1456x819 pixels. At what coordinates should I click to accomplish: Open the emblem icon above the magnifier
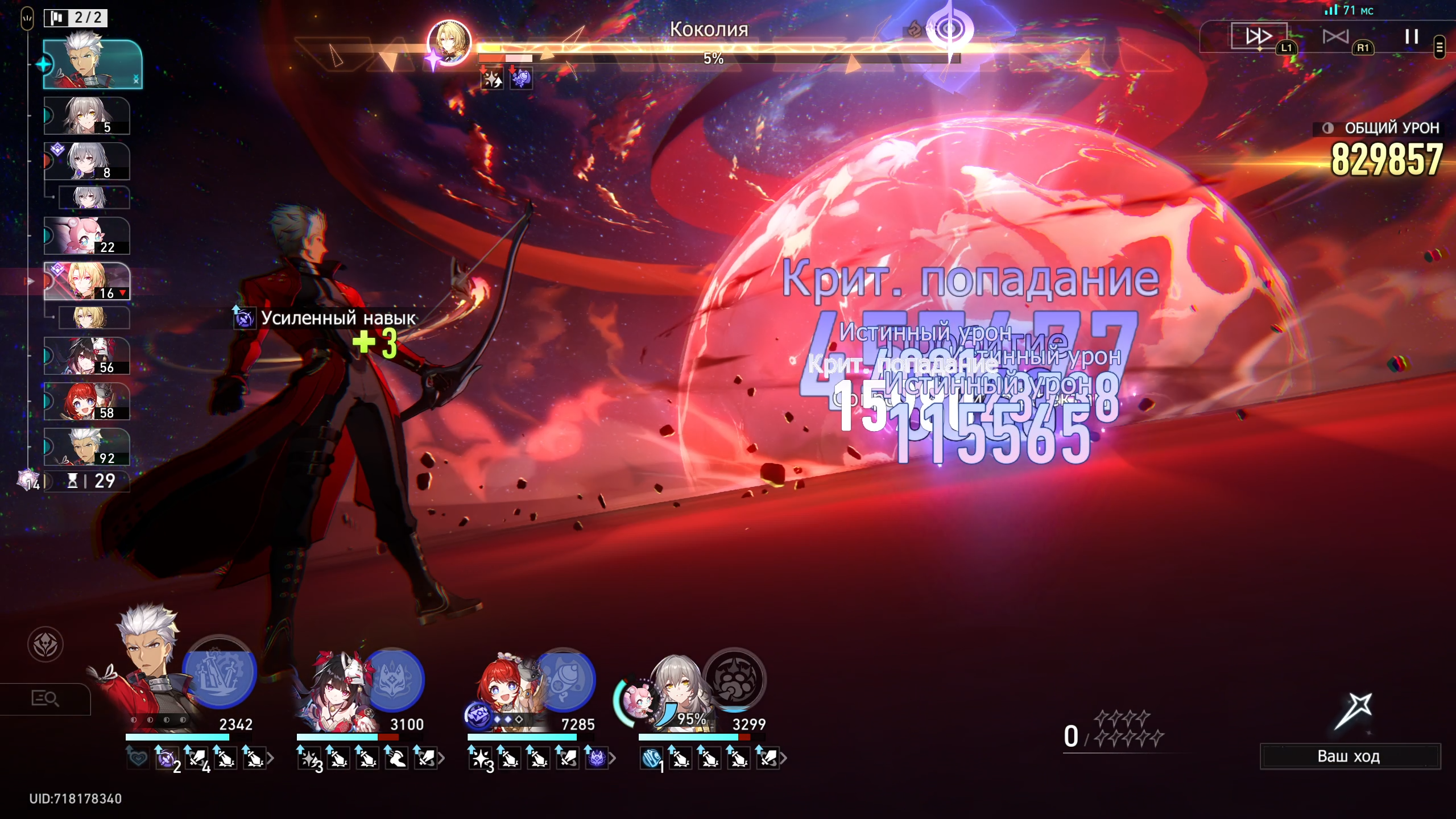pyautogui.click(x=45, y=644)
